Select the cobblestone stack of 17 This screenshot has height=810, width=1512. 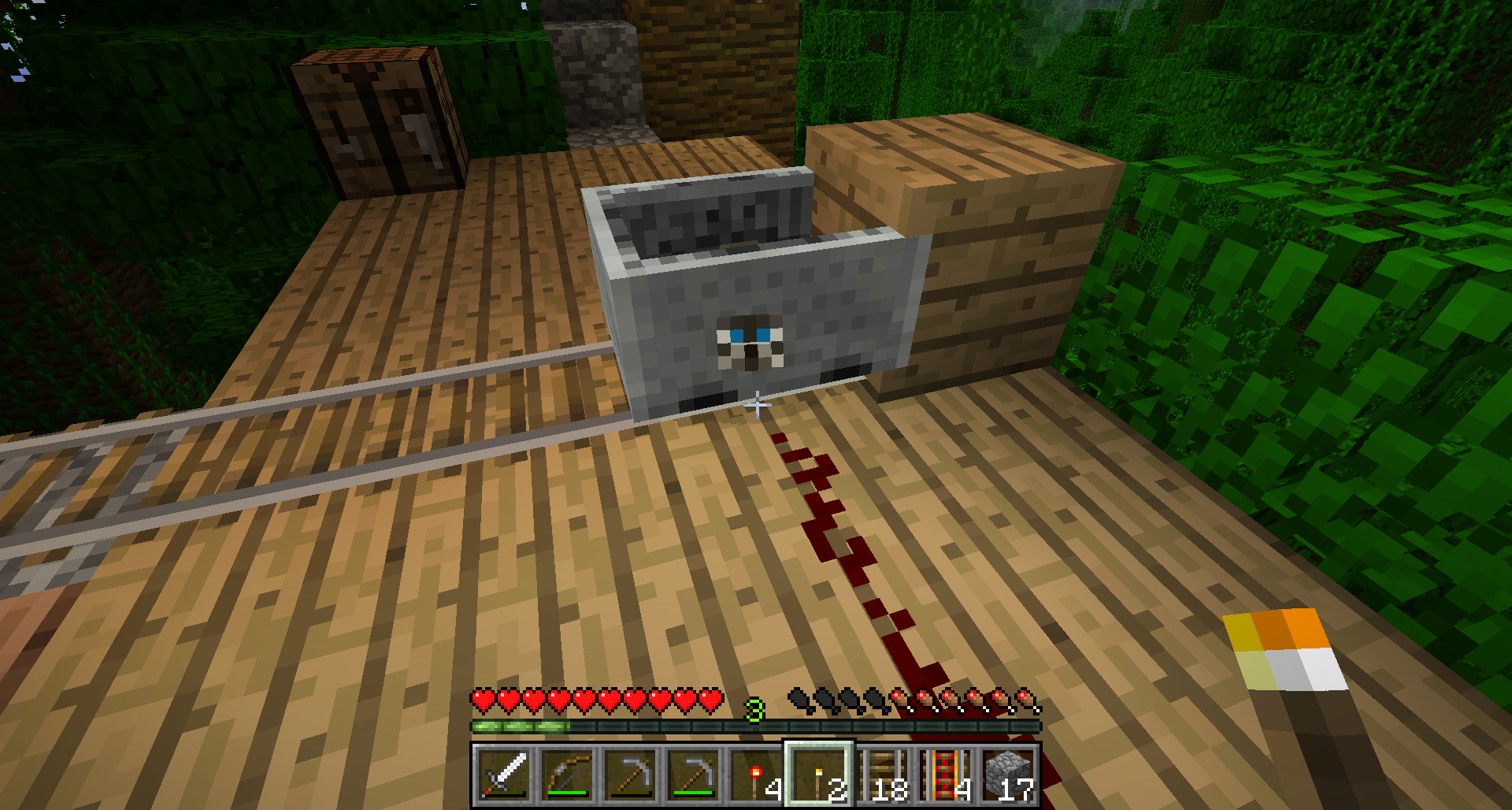click(1010, 775)
